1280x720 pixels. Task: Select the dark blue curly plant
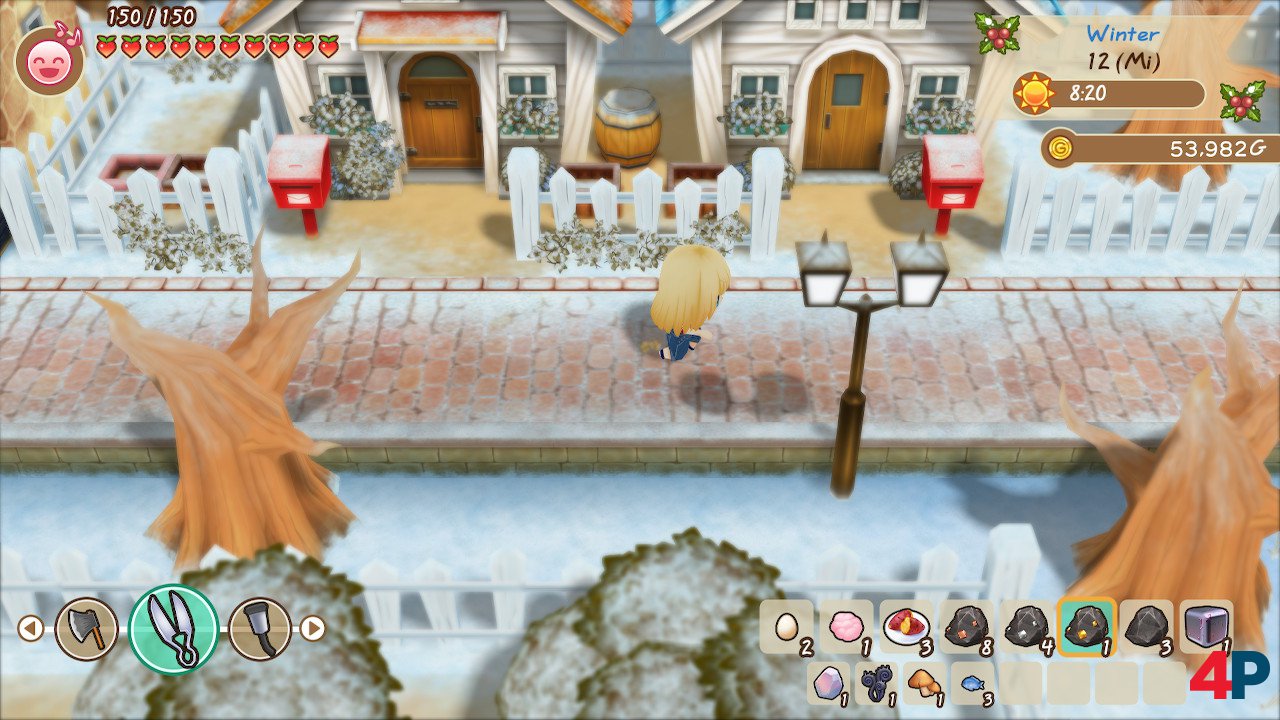876,683
